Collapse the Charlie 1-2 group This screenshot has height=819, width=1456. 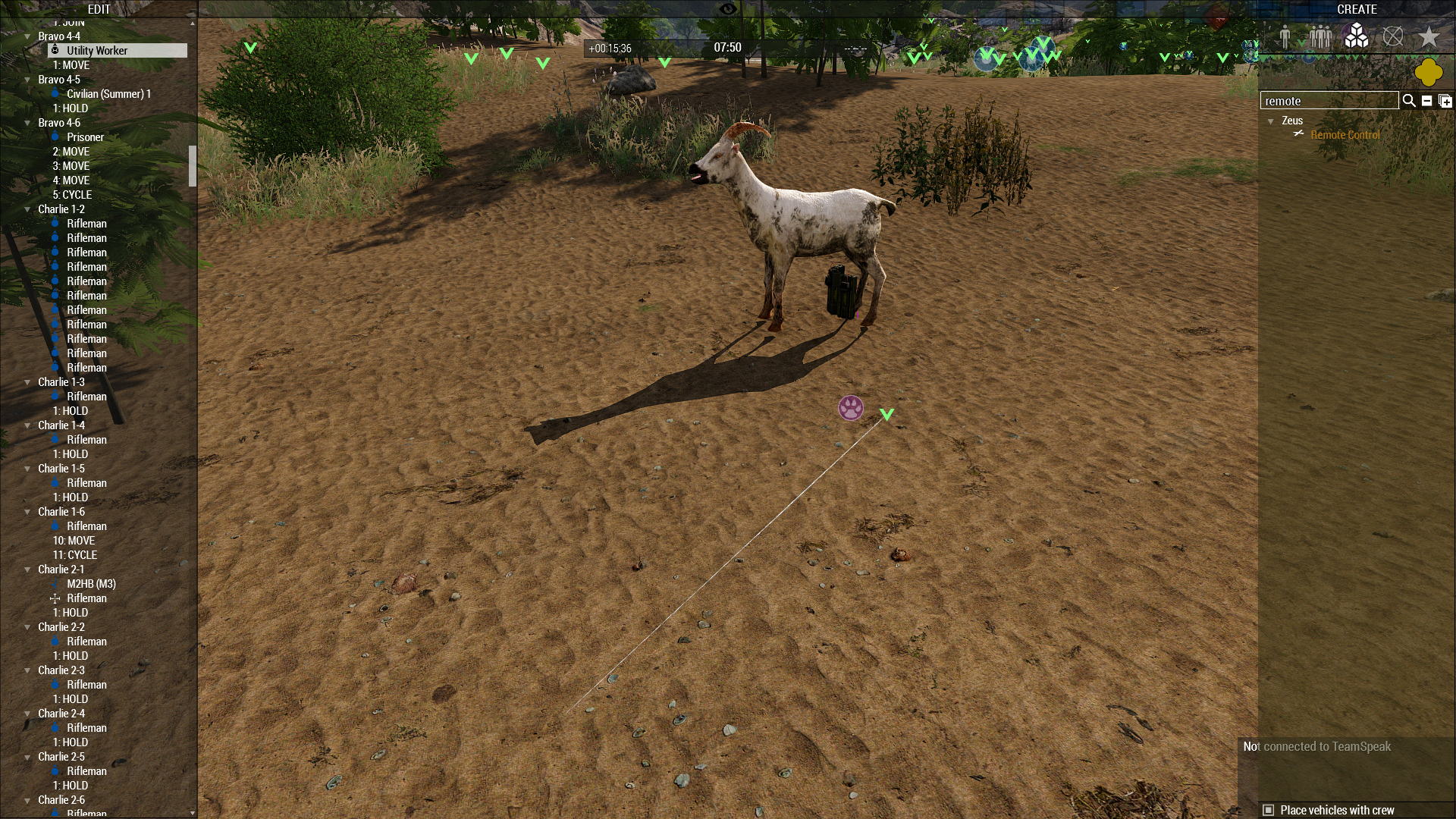(28, 209)
